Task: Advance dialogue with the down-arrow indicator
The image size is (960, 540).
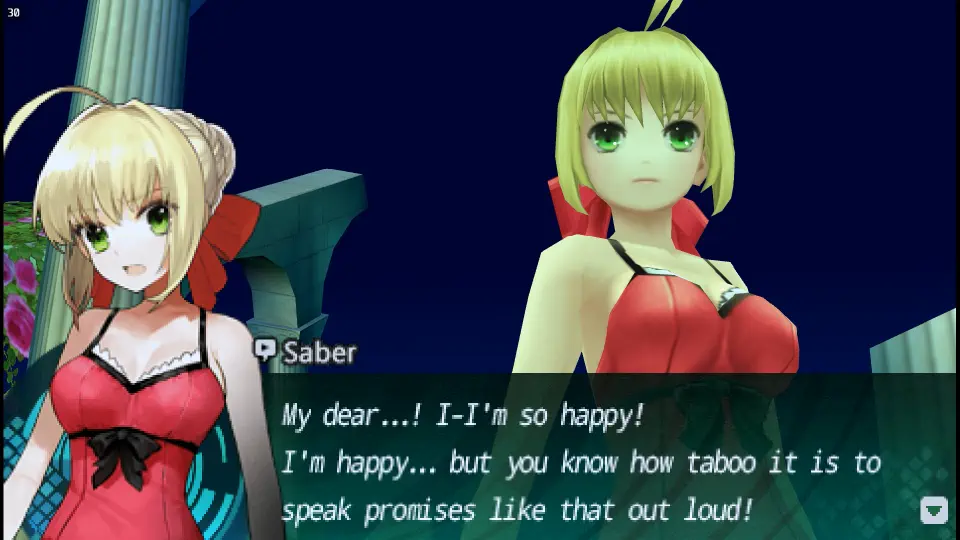Action: coord(933,510)
